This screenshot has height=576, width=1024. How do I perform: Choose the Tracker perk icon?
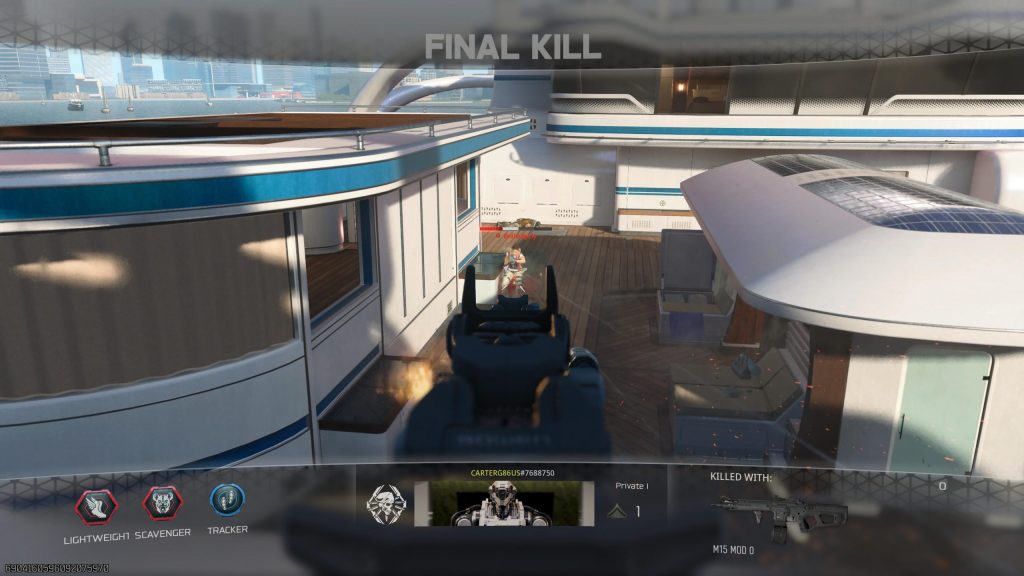[x=227, y=500]
